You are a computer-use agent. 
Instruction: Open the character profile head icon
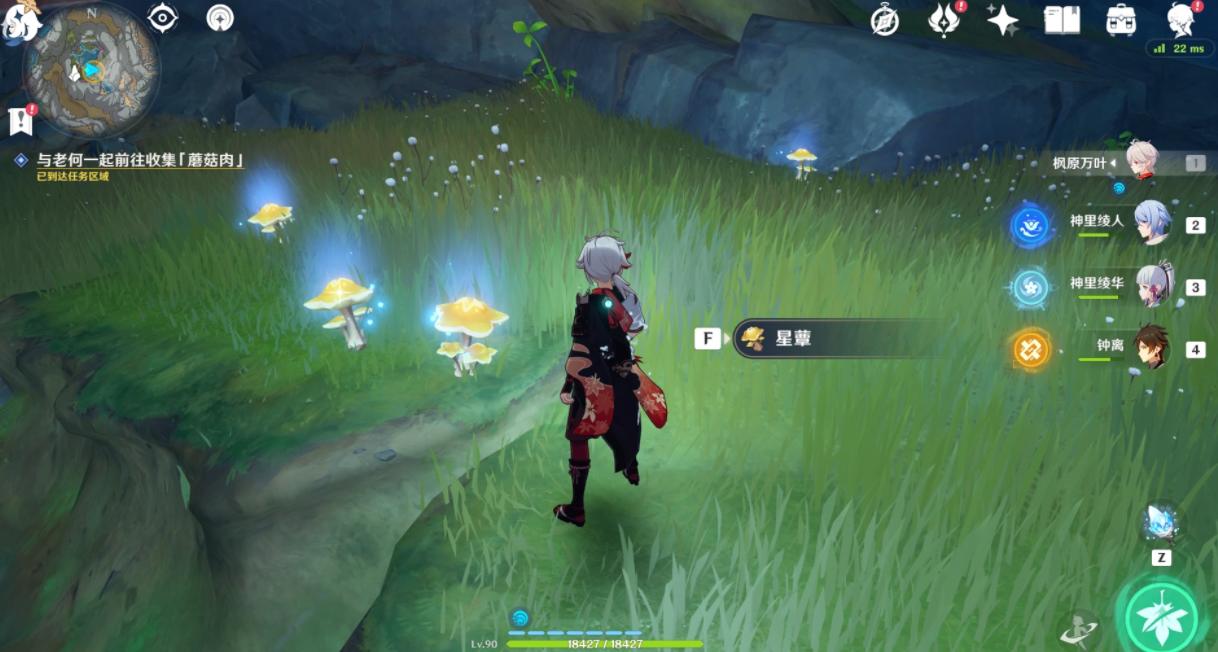point(1182,19)
